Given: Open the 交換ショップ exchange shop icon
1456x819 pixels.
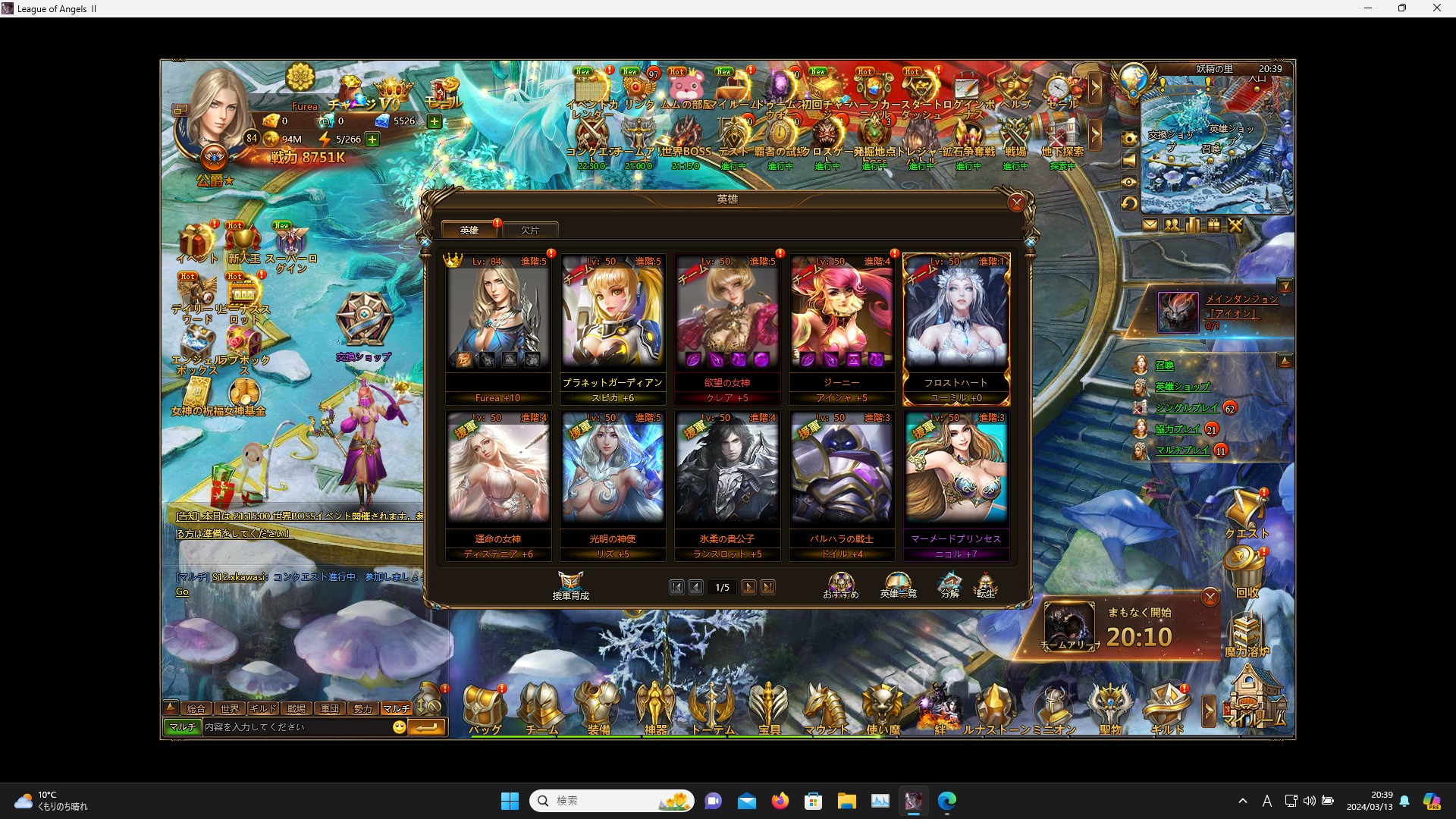Looking at the screenshot, I should click(x=364, y=326).
